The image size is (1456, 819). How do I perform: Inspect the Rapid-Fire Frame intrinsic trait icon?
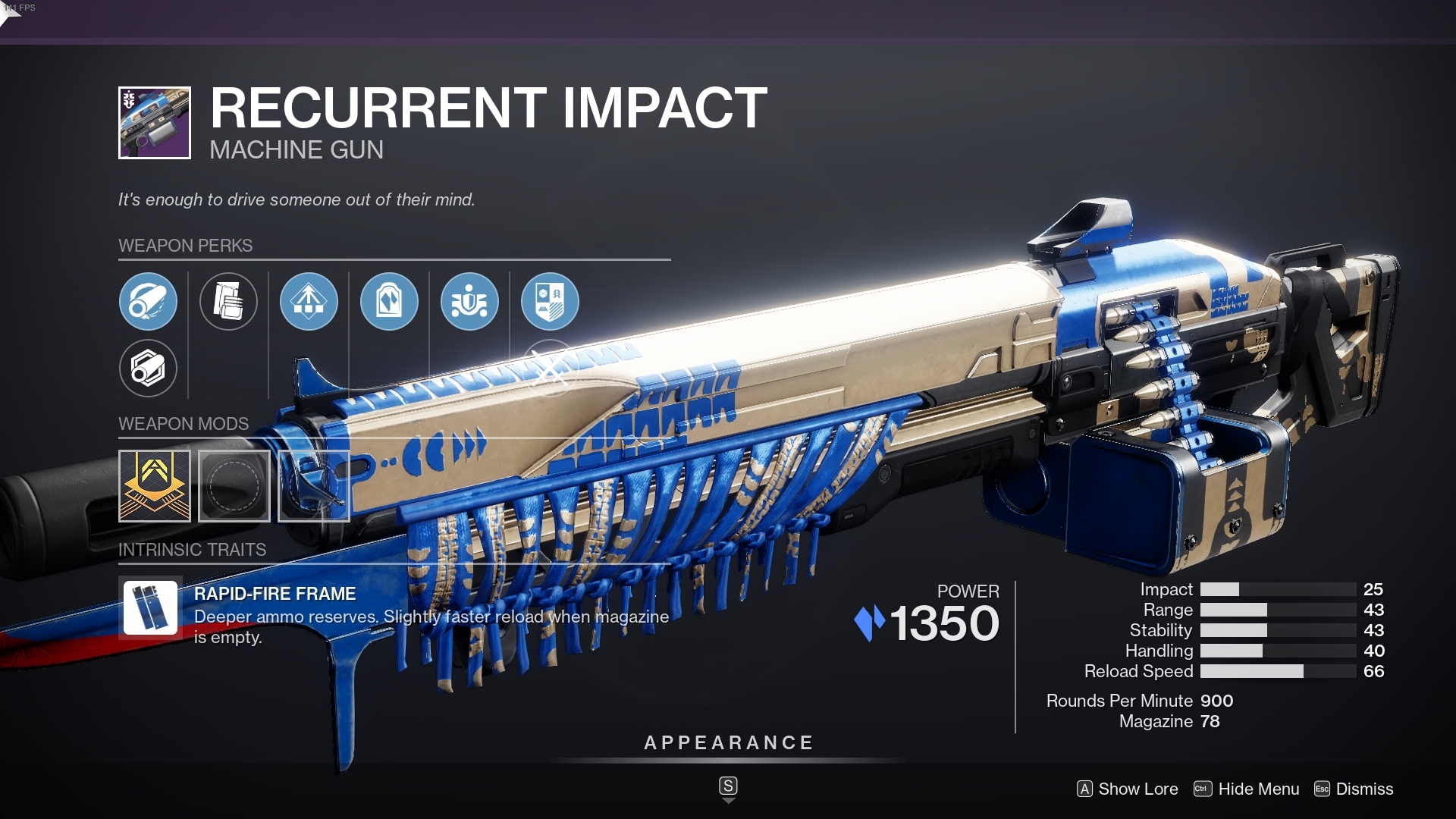[152, 607]
